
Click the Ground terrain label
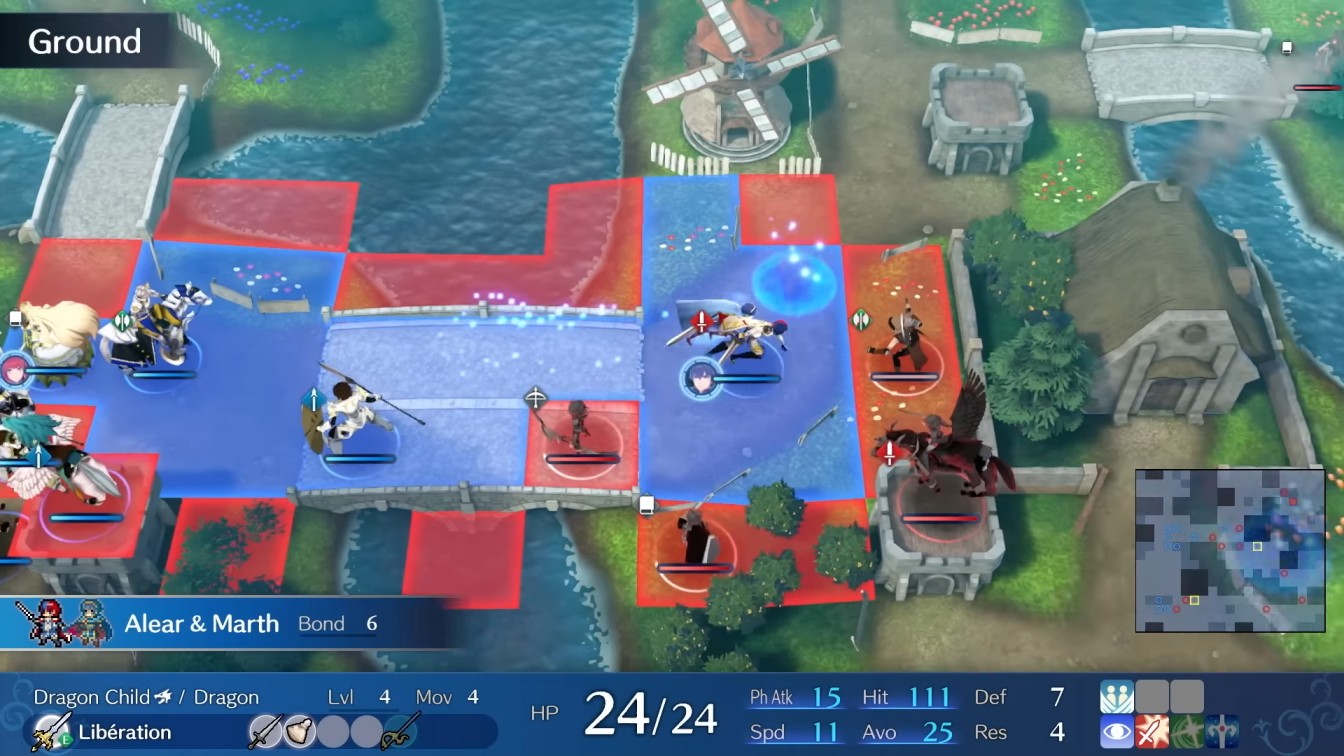[85, 42]
